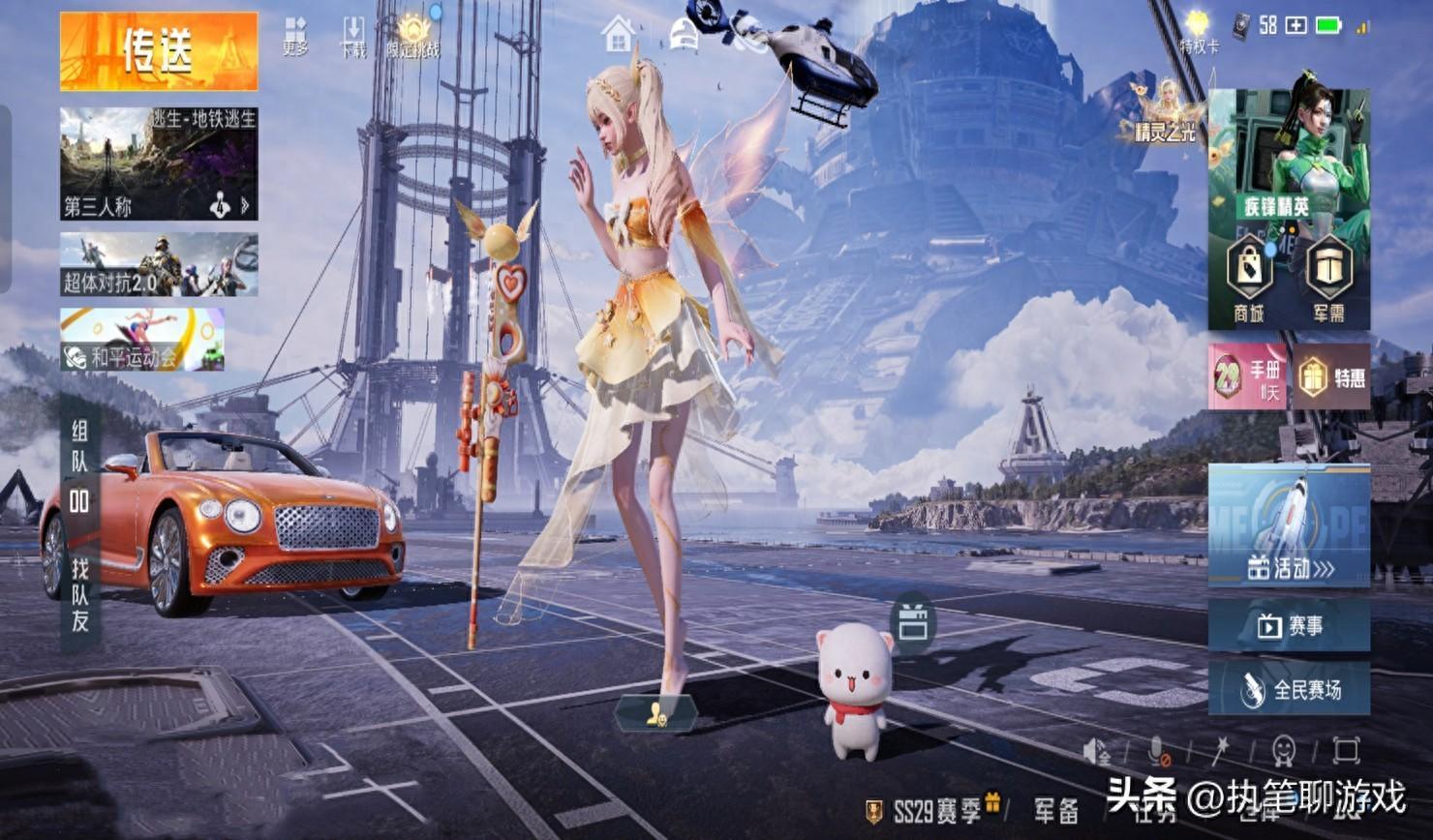Open the 下载 download manager

coord(353,36)
